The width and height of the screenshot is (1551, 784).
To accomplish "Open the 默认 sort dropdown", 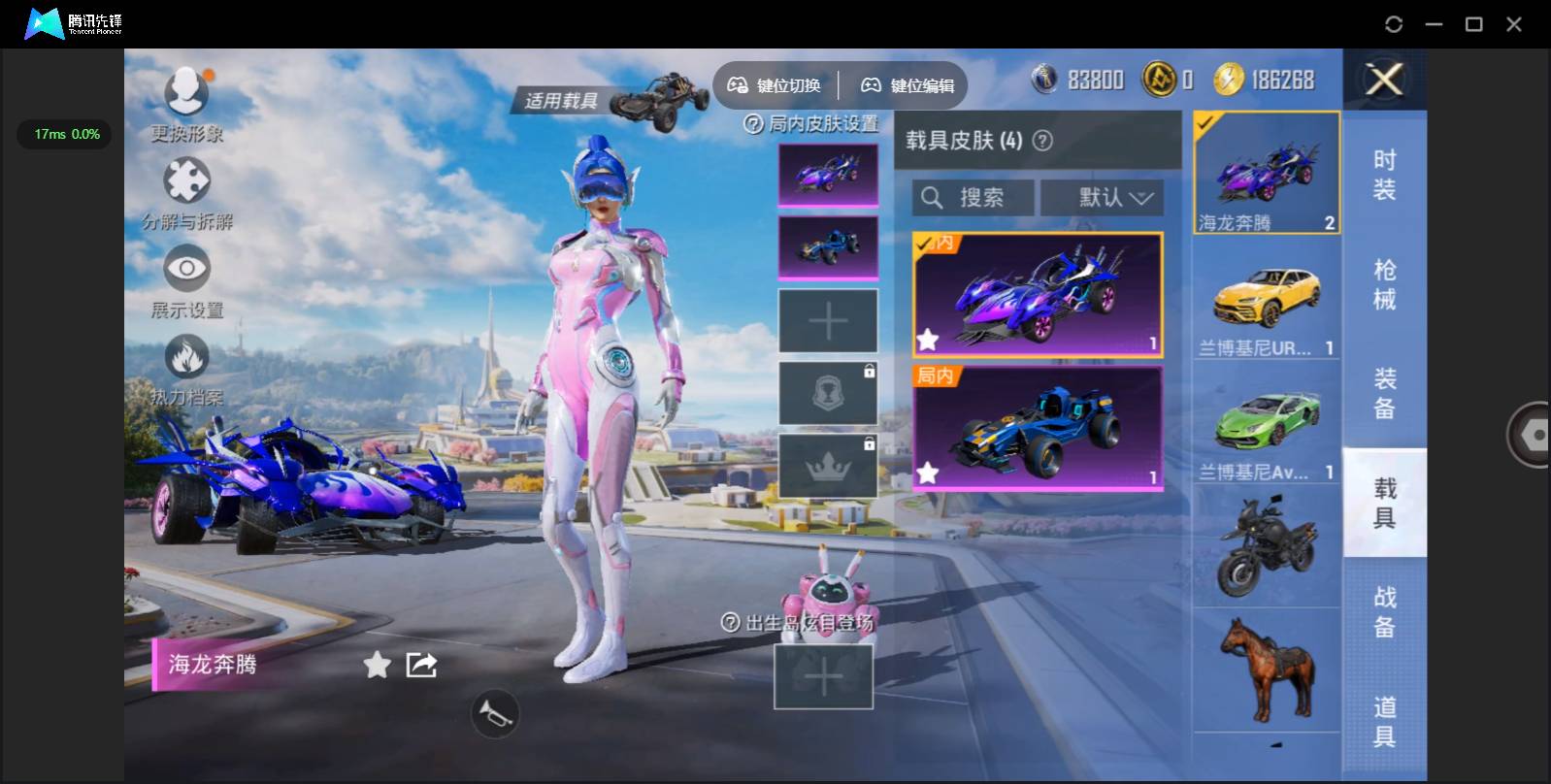I will (1102, 198).
